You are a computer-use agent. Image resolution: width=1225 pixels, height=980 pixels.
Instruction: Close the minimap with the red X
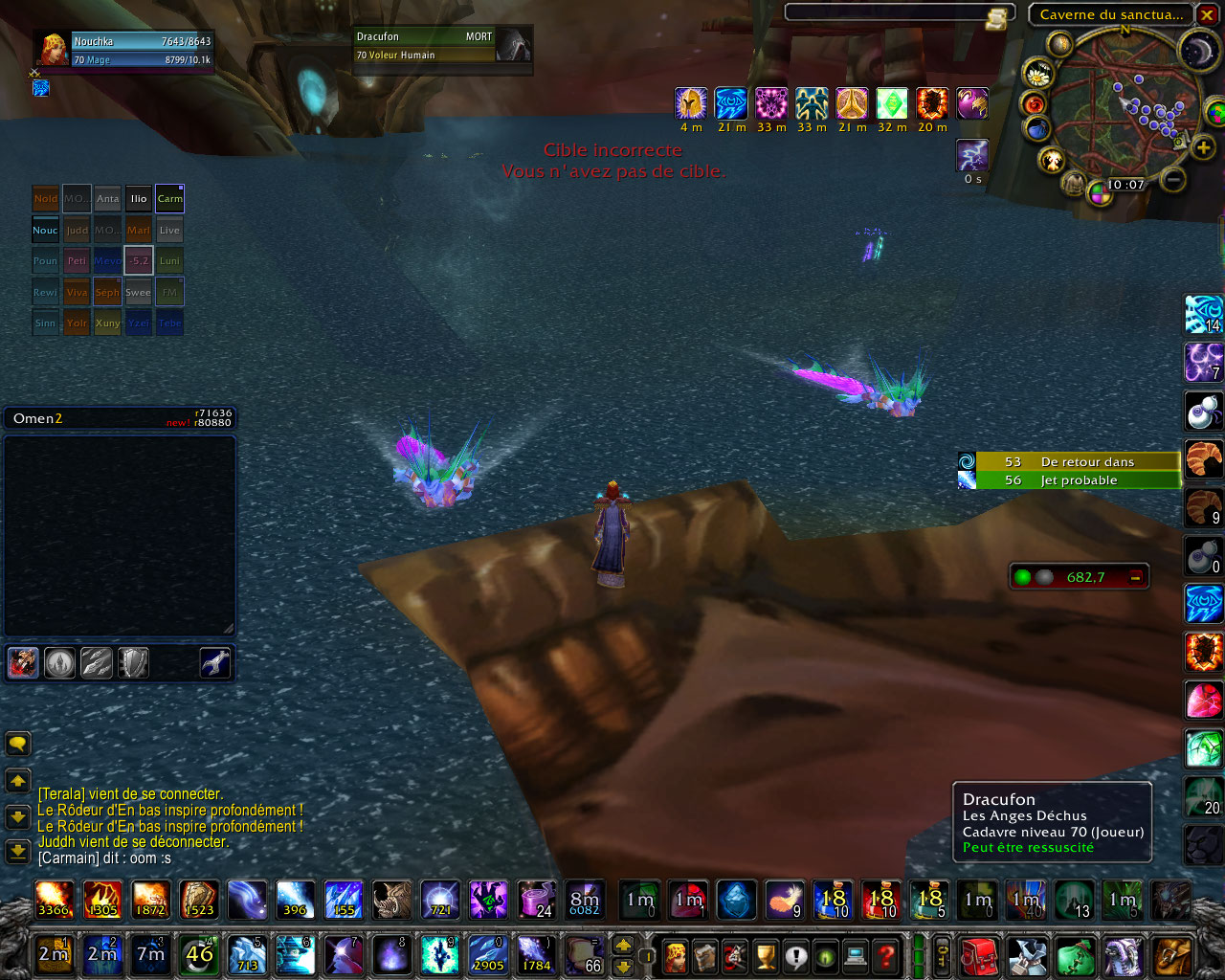pos(1208,14)
